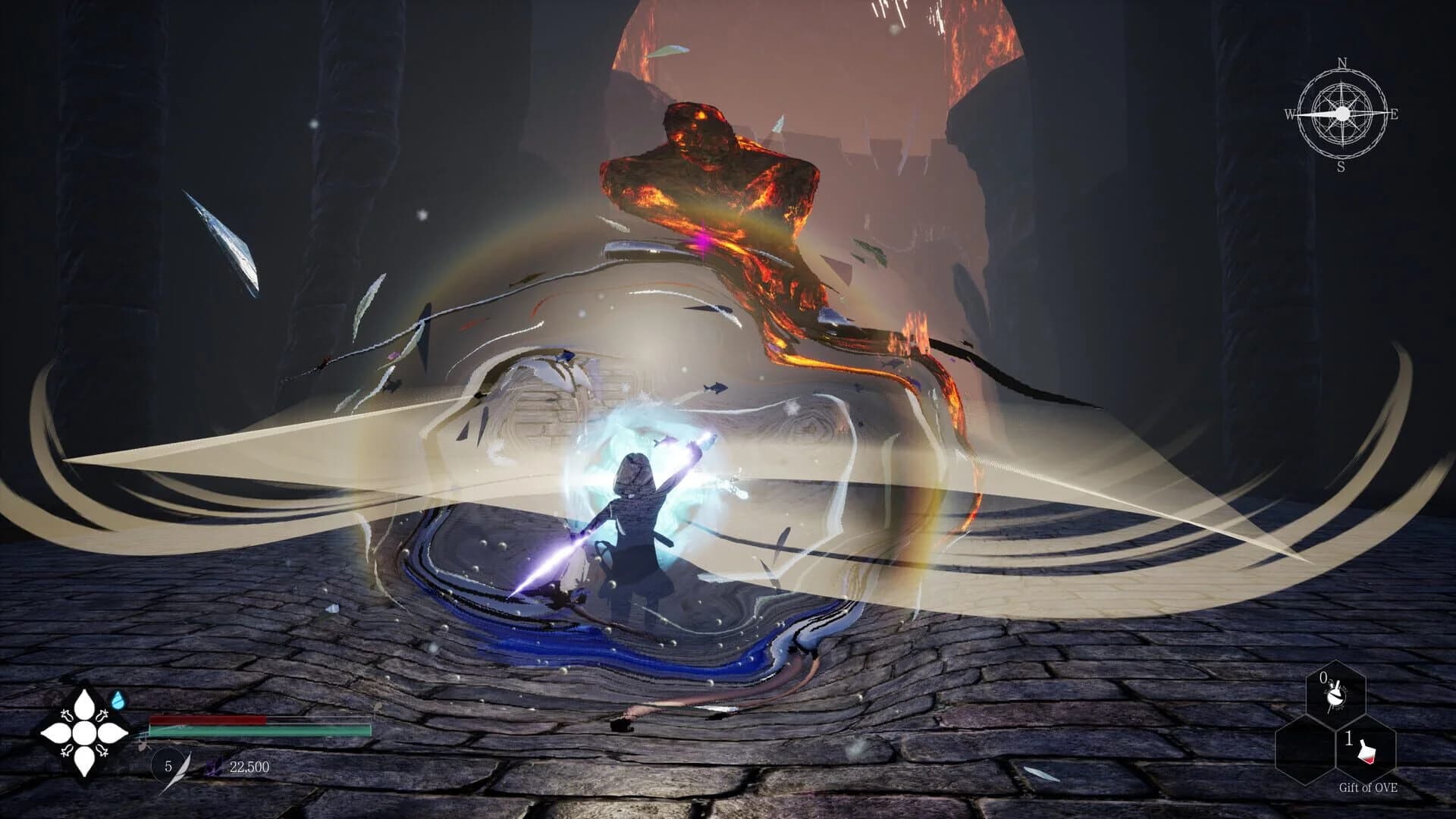This screenshot has height=819, width=1456.
Task: Toggle the left petal of the ability wheel
Action: pyautogui.click(x=58, y=733)
